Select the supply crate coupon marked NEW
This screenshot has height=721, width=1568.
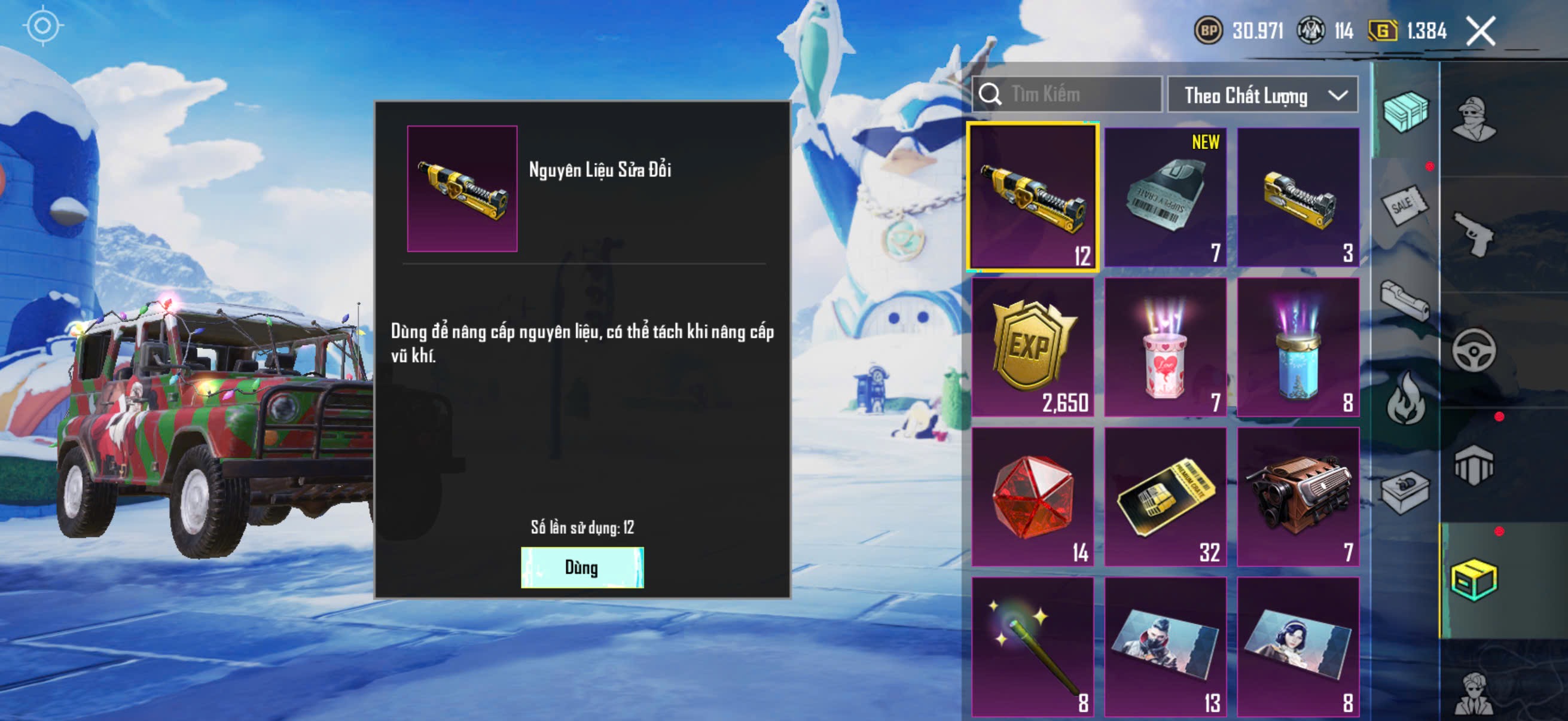[1165, 197]
